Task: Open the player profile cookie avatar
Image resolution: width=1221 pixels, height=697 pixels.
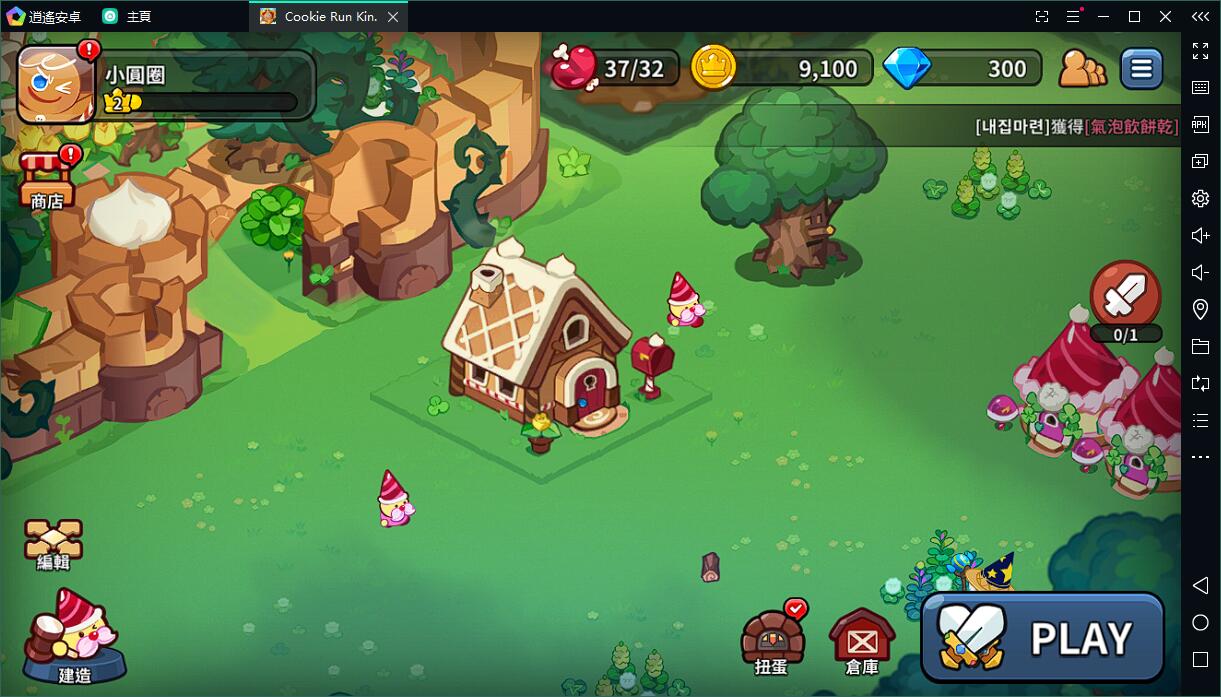Action: (x=55, y=86)
